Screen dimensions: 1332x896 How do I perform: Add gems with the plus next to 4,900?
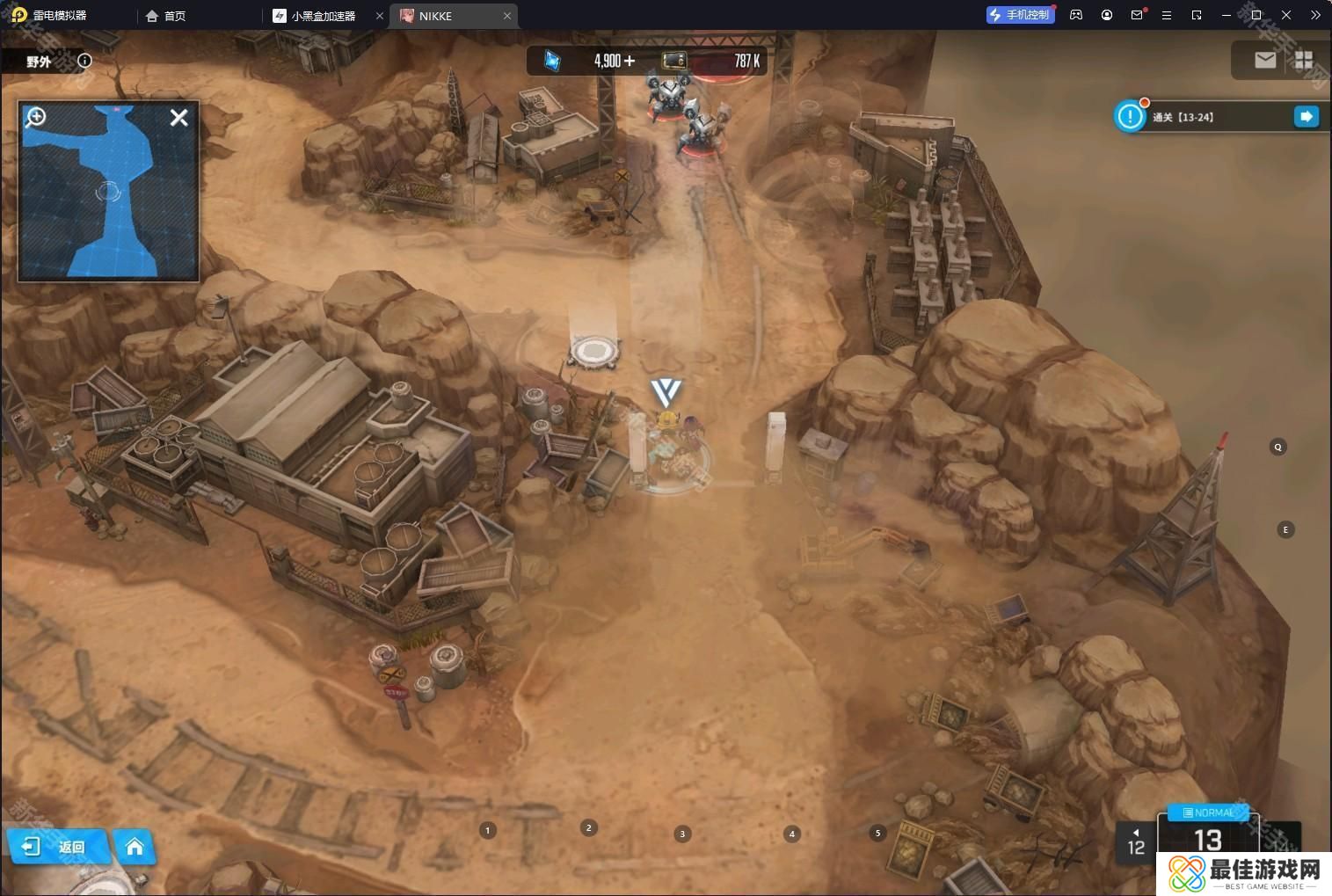tap(629, 61)
